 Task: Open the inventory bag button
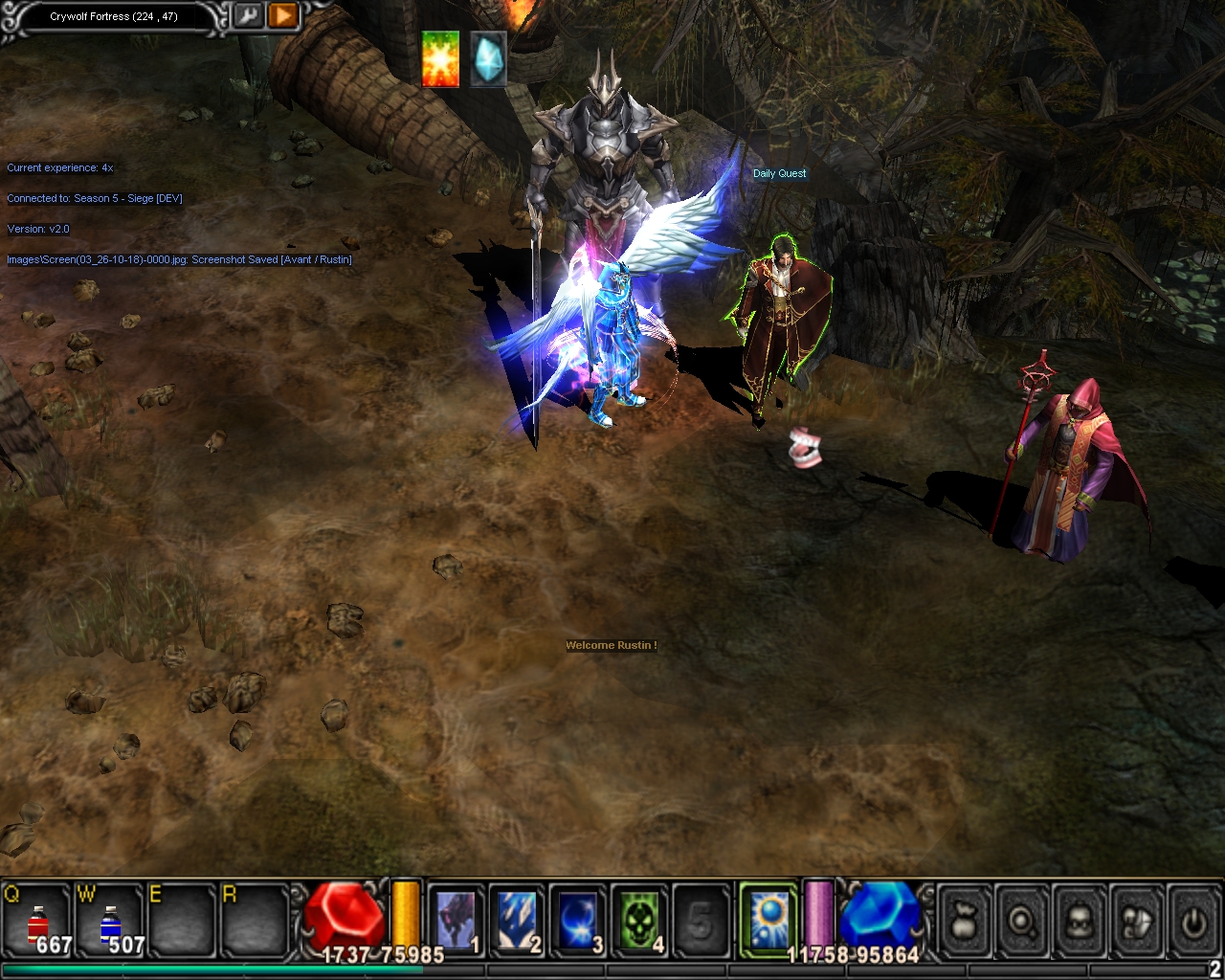(965, 921)
